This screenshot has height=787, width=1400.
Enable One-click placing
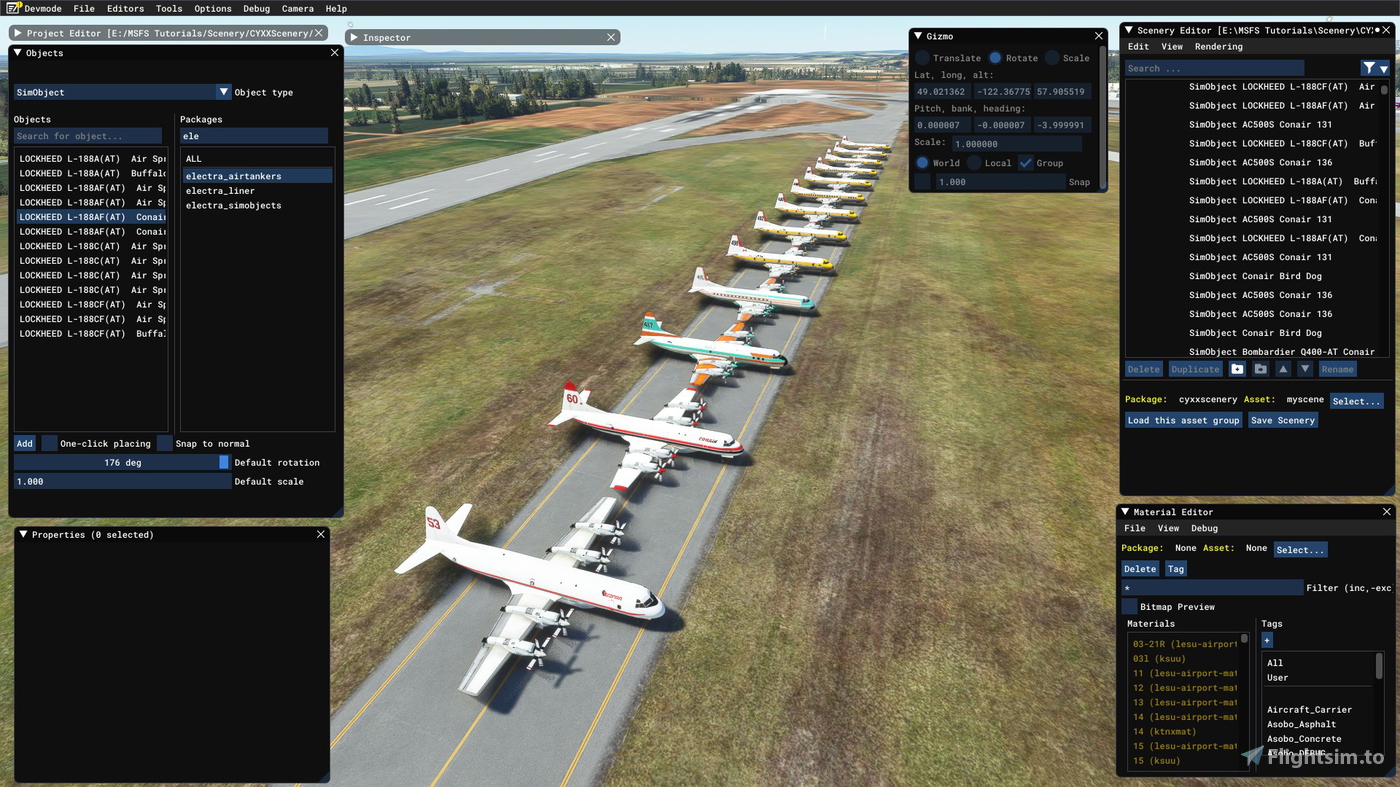[x=48, y=443]
